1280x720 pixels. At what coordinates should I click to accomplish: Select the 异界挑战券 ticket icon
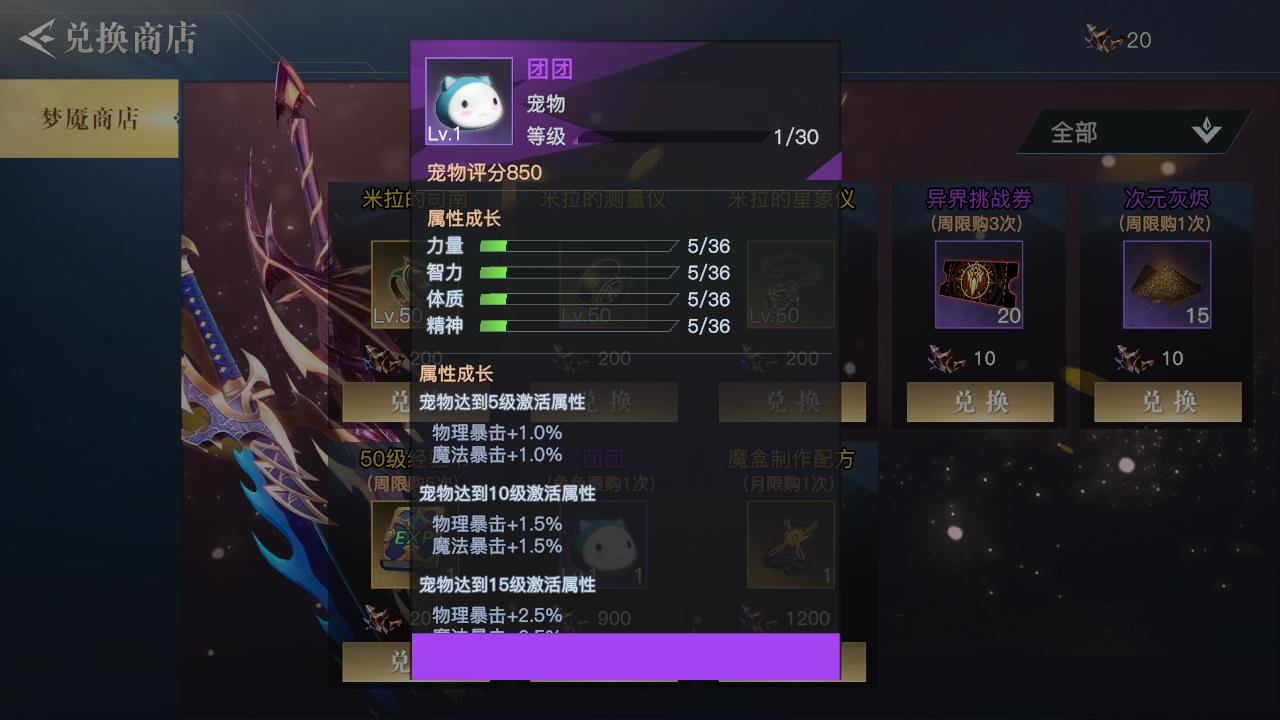978,284
